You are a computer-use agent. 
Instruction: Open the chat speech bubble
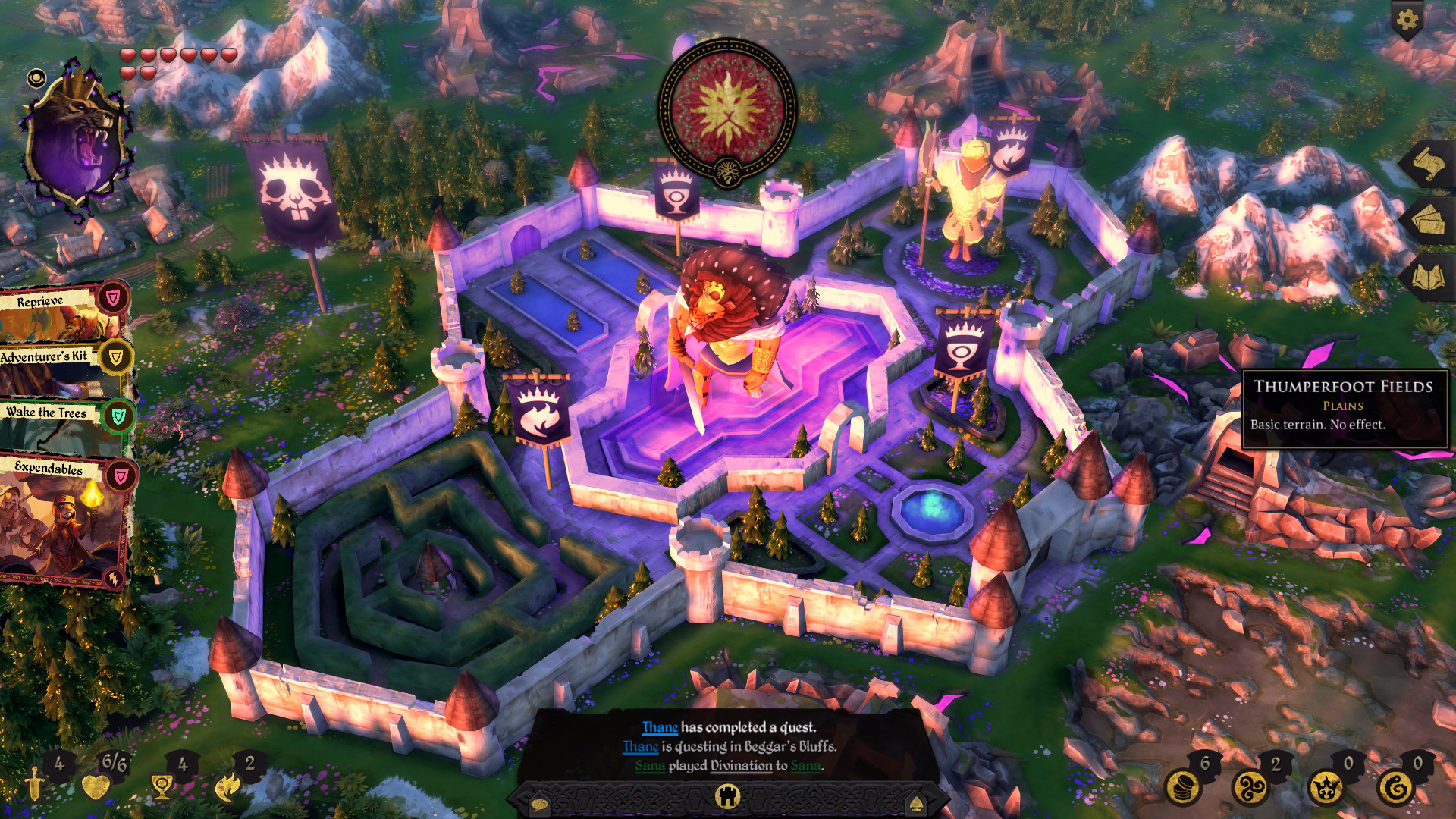coord(539,803)
